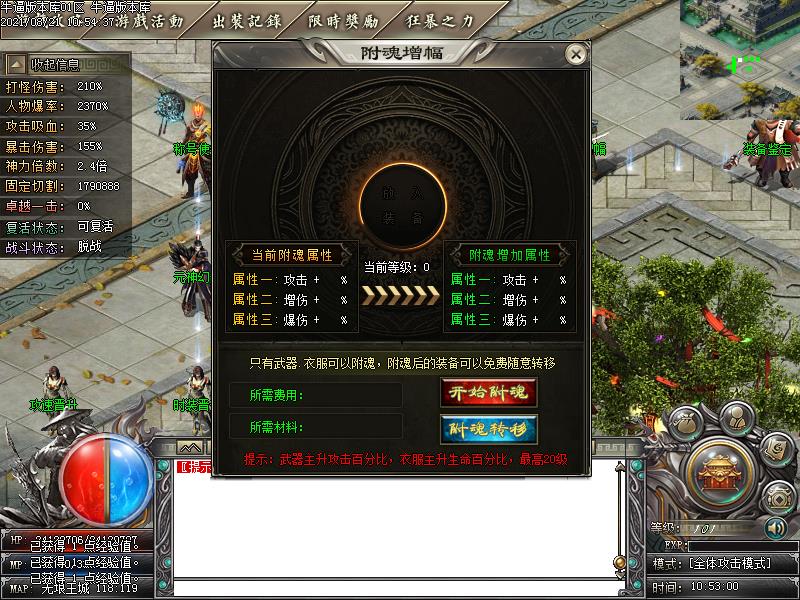Viewport: 800px width, 600px height.
Task: Toggle the sound speaker button
Action: click(775, 527)
